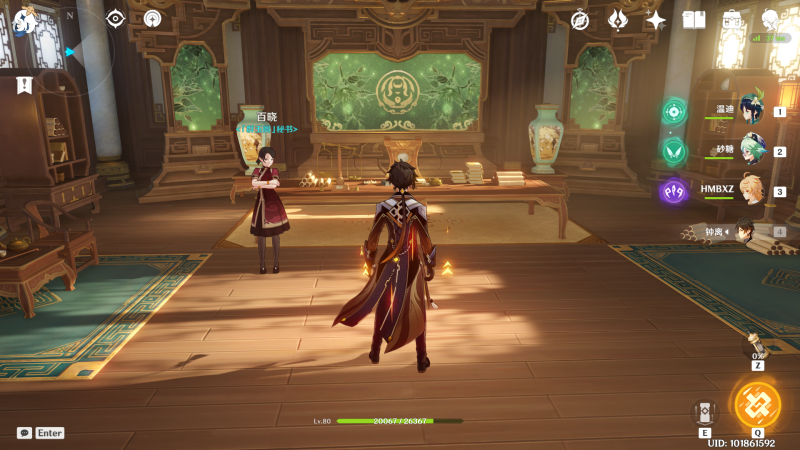Screen dimensions: 800x450
Task: Open the quest journal exclamation icon
Action: pos(23,86)
